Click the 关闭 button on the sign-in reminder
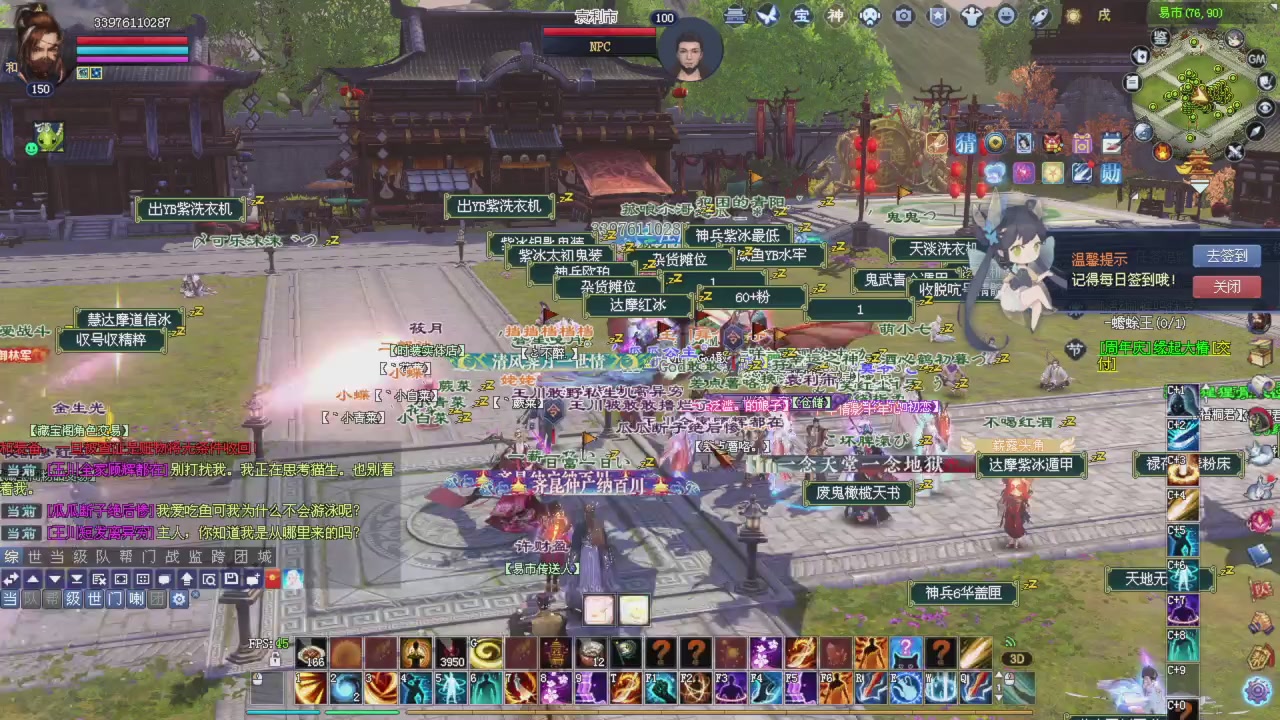The image size is (1280, 720). coord(1227,288)
